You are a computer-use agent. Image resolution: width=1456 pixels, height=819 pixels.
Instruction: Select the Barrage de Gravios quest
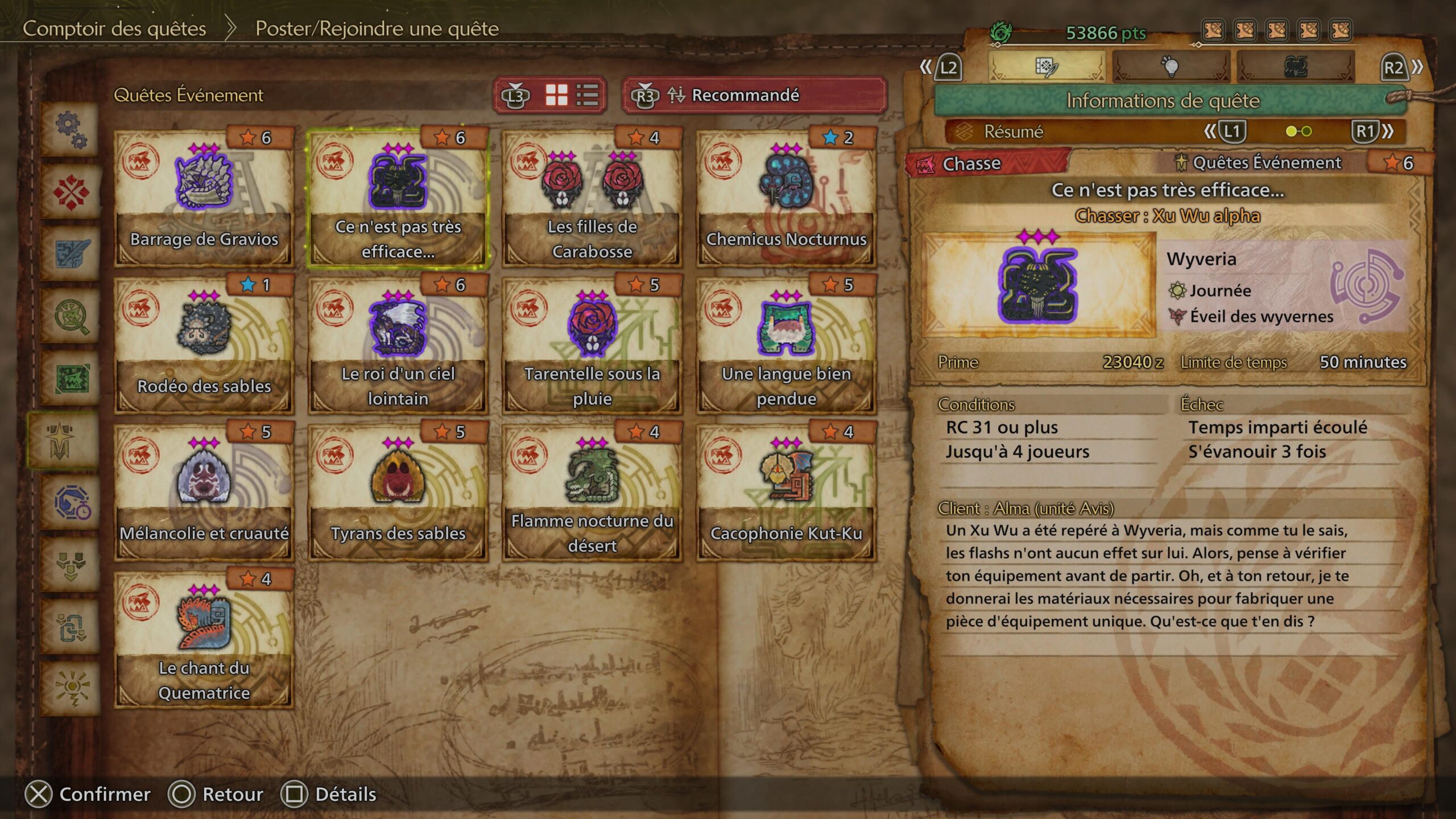pos(204,197)
